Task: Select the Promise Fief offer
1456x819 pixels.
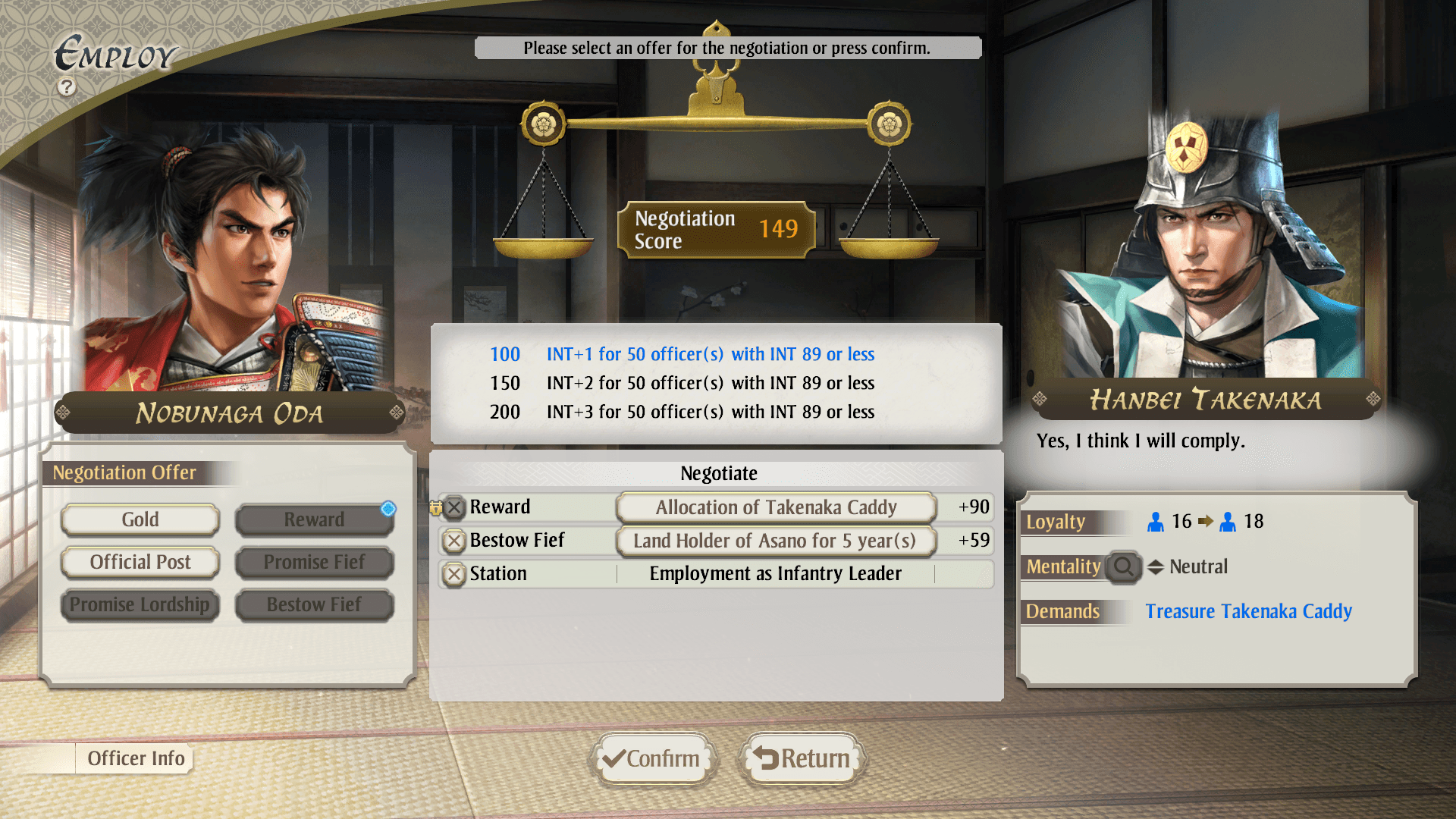Action: [x=314, y=562]
